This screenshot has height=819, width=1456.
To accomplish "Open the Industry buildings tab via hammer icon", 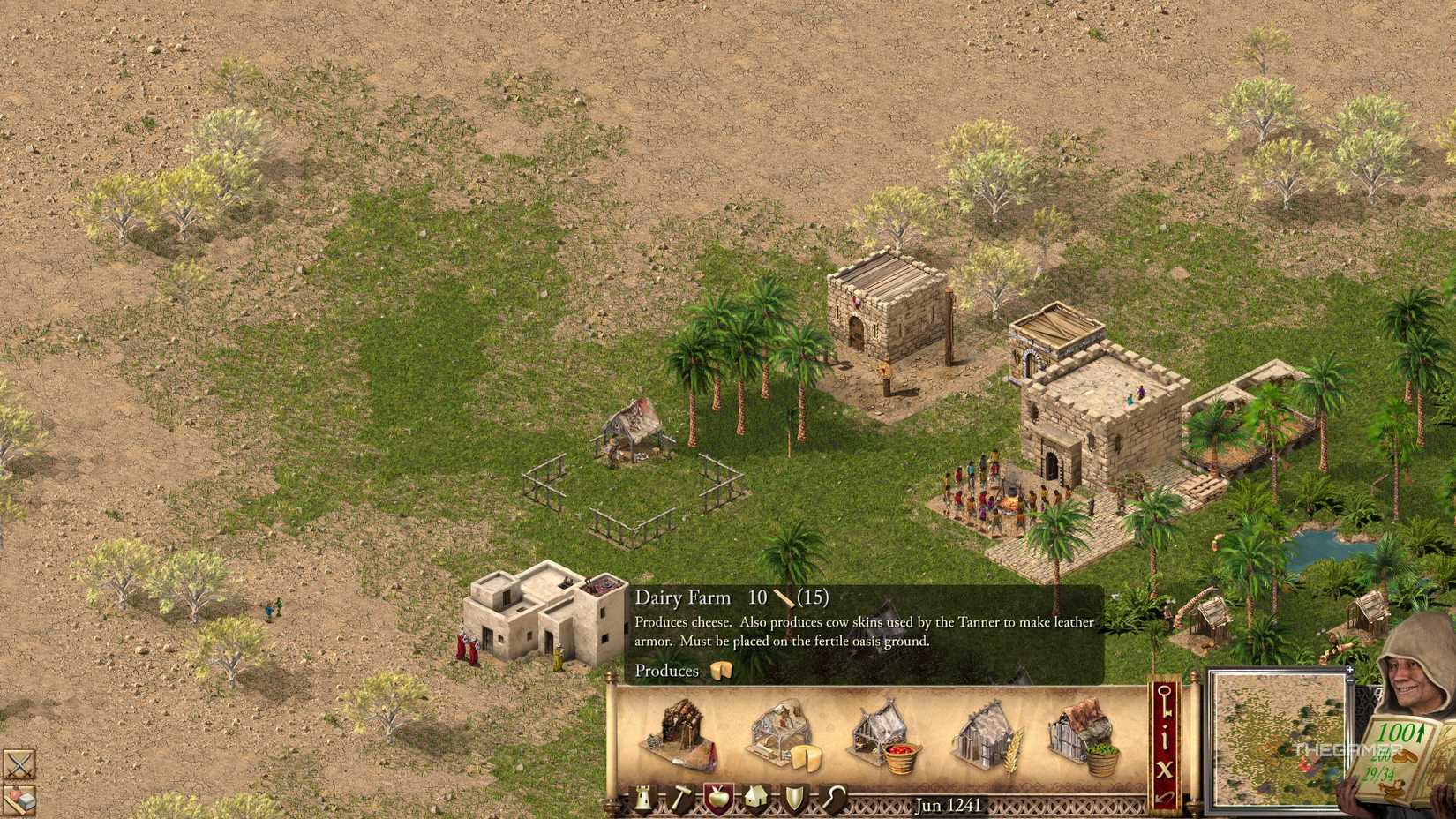I will coord(682,797).
